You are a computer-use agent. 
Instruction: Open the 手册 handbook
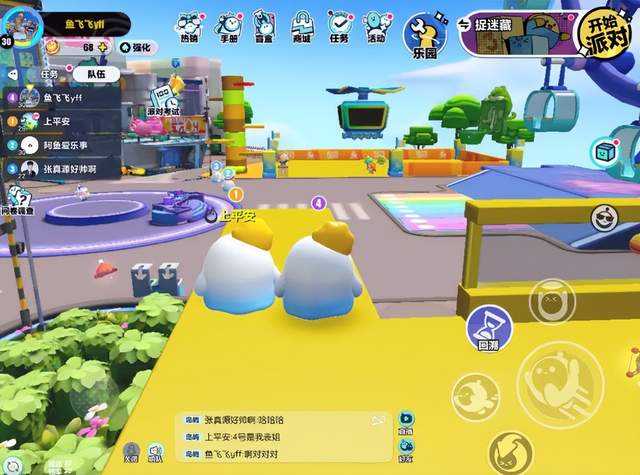[x=227, y=27]
